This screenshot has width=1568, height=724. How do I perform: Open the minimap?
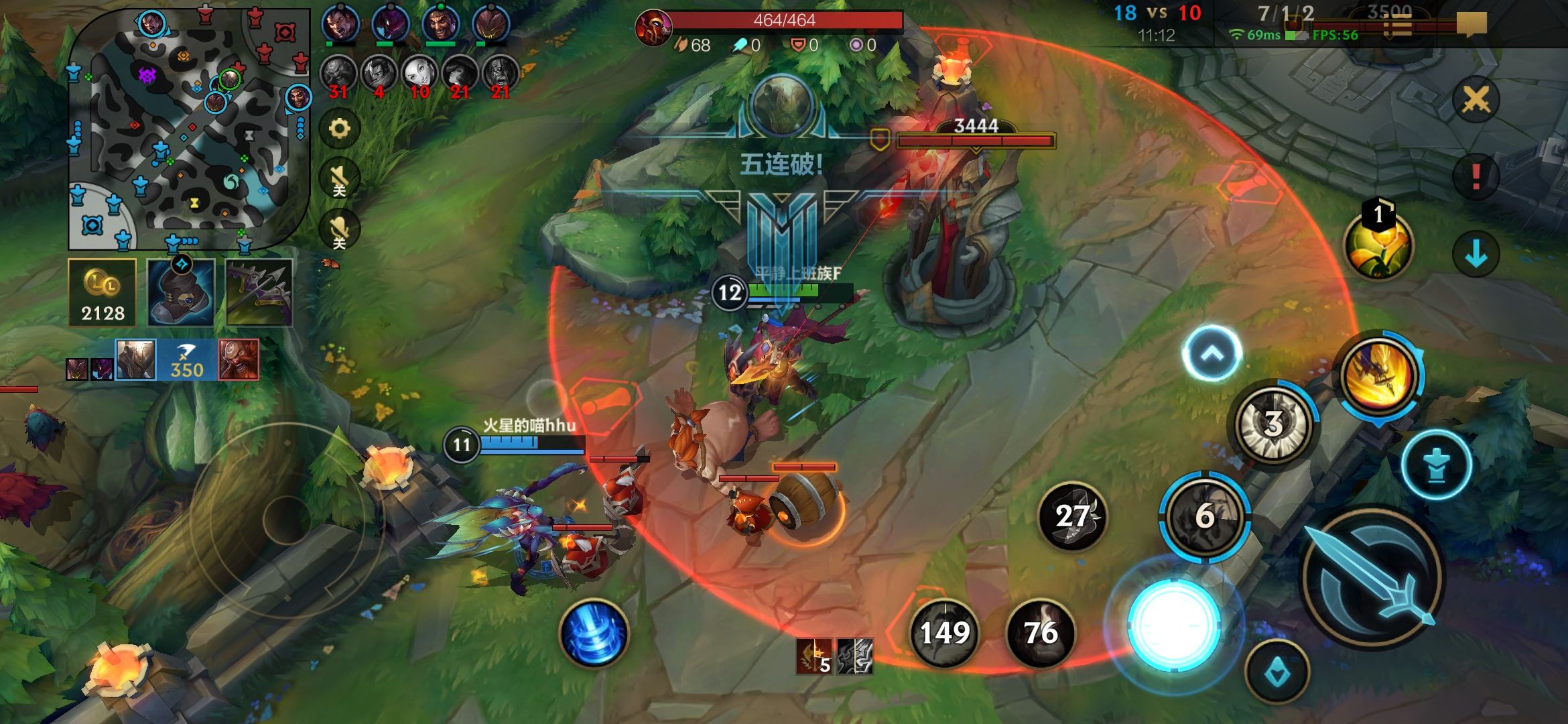189,127
